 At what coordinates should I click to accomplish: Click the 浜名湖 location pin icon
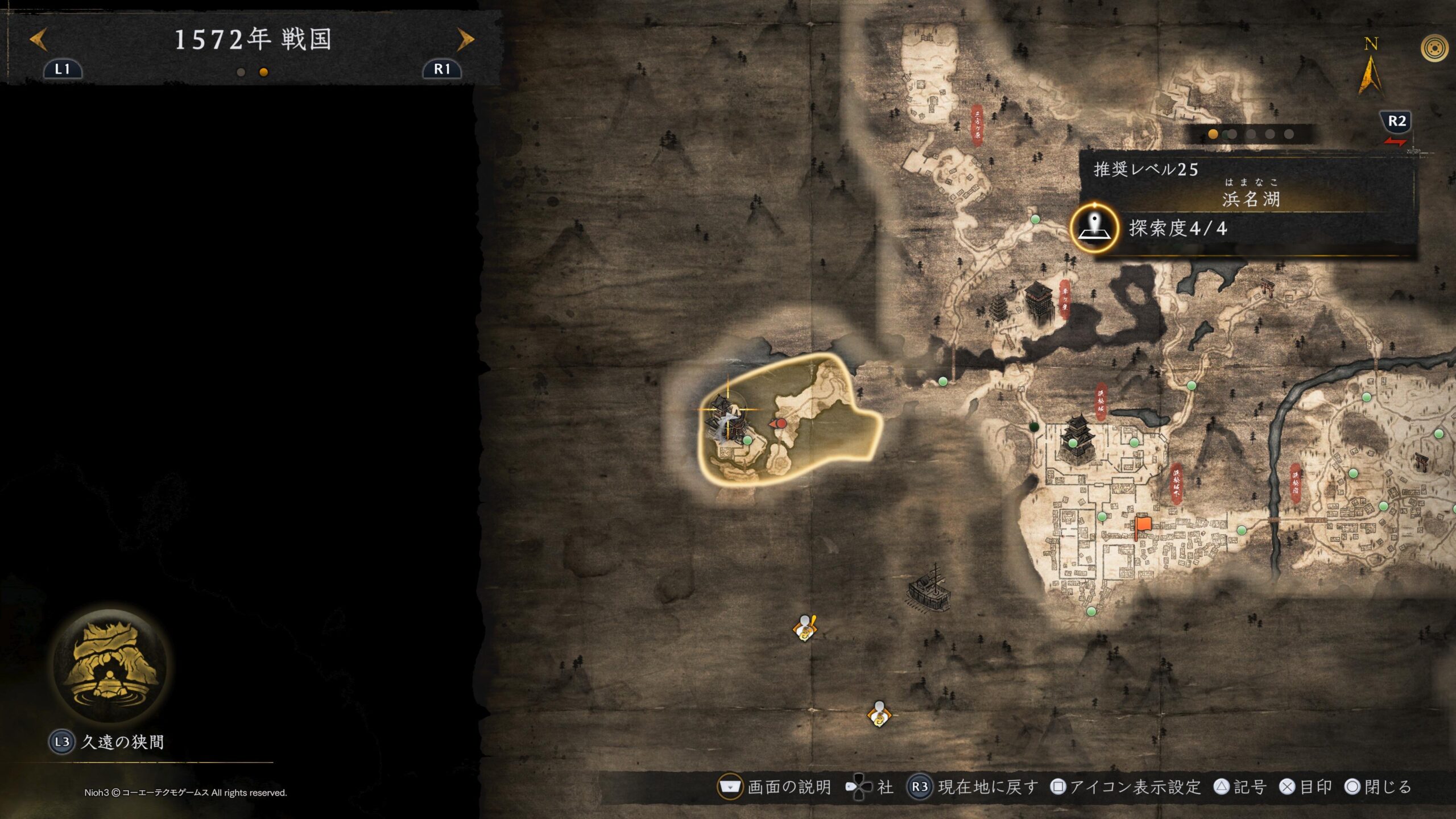click(1094, 228)
